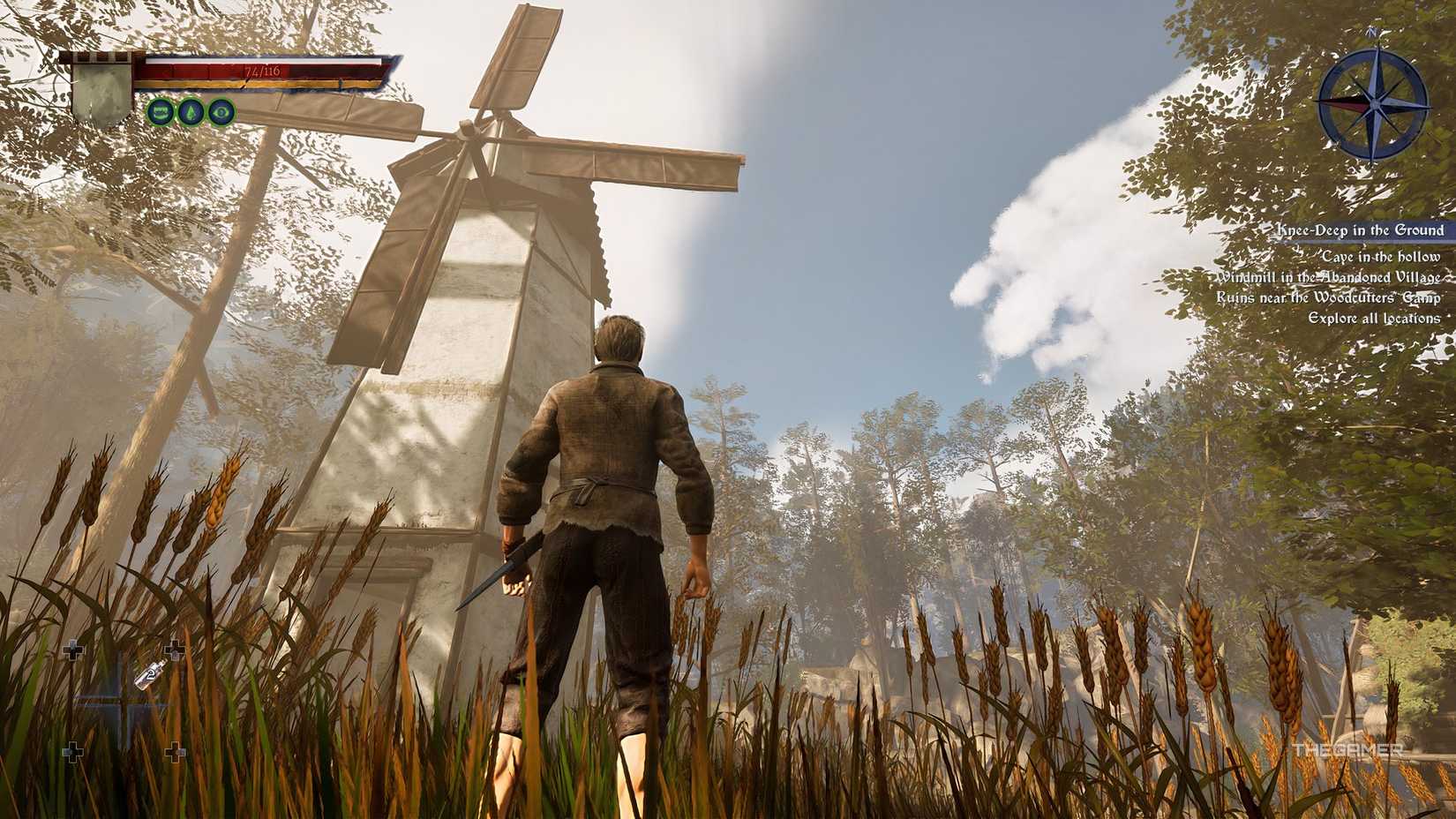Select the eye status icon under the health bar
Viewport: 1456px width, 819px height.
[x=221, y=112]
